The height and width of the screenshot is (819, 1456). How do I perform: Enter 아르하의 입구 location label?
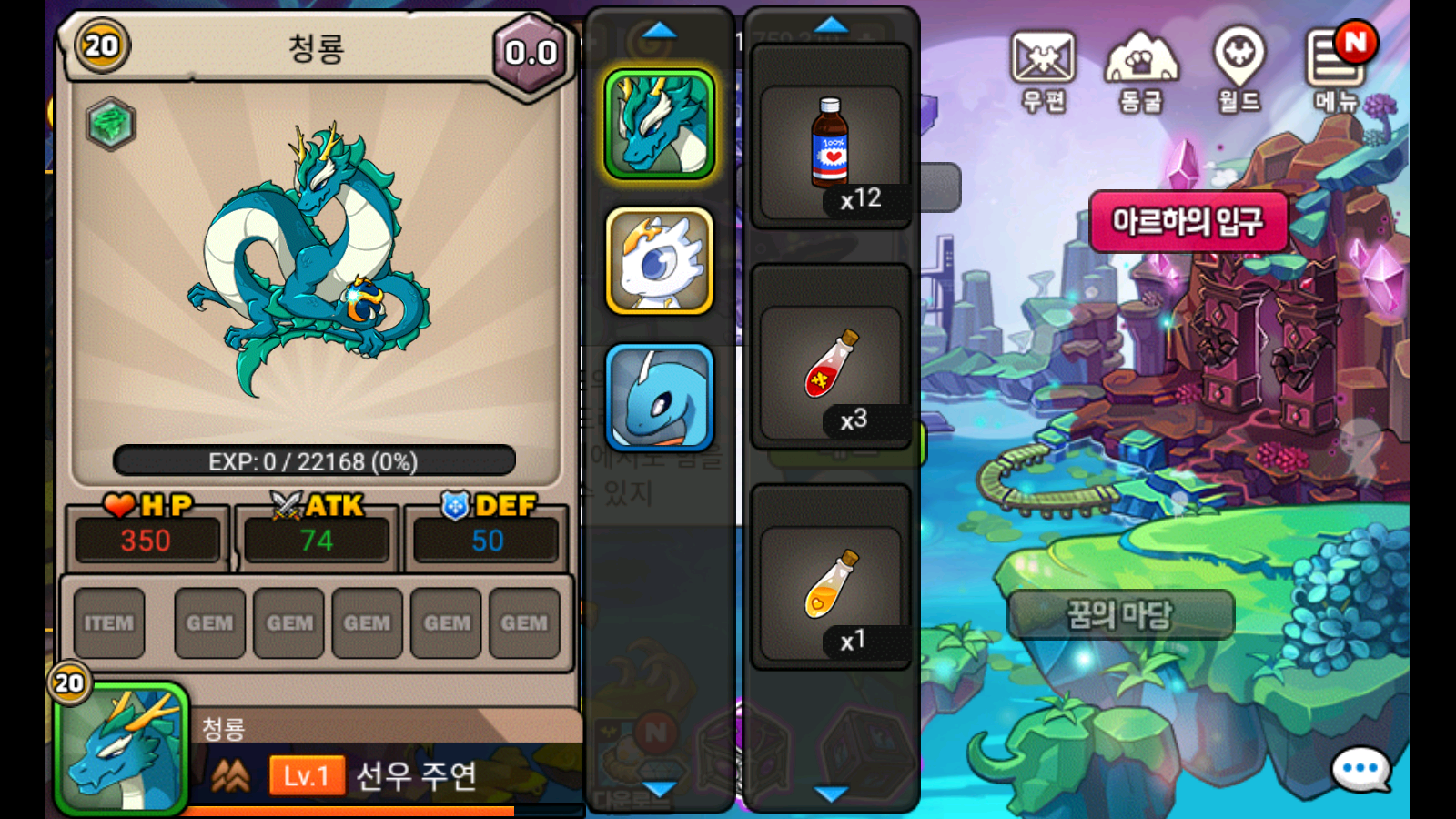click(1188, 221)
